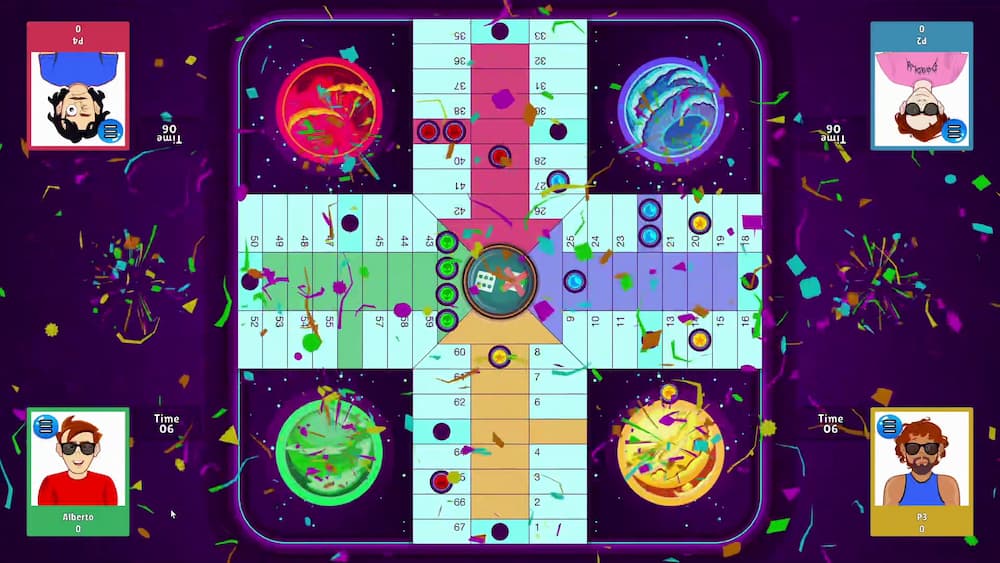
Task: Open the list icon on P4's card
Action: pos(111,131)
